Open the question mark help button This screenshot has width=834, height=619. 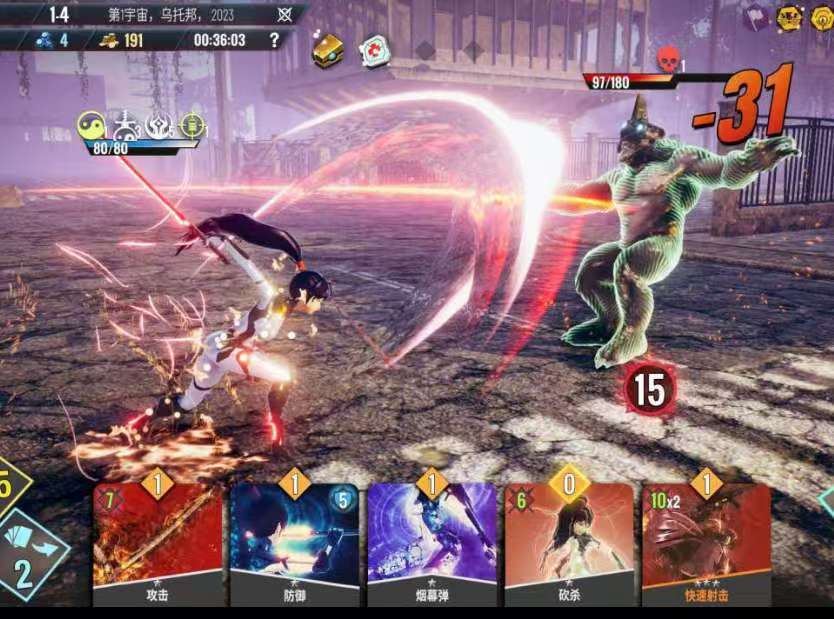275,40
